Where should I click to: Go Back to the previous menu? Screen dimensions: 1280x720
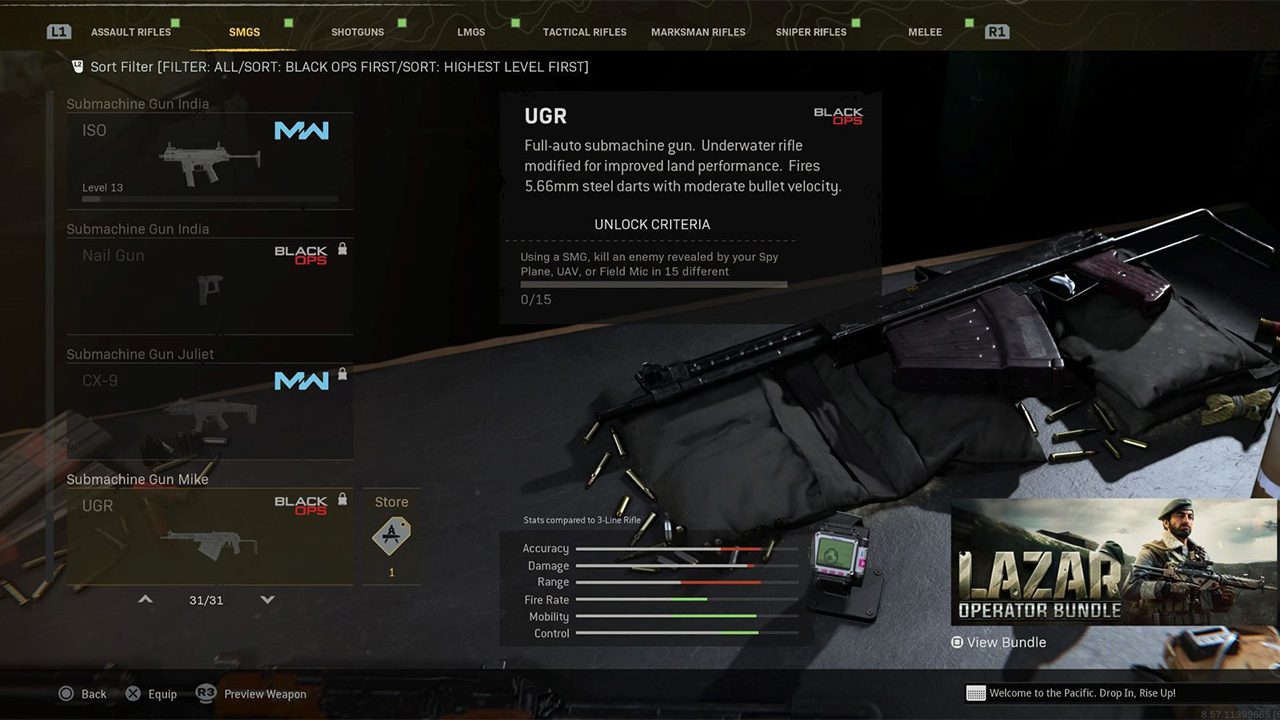coord(83,694)
